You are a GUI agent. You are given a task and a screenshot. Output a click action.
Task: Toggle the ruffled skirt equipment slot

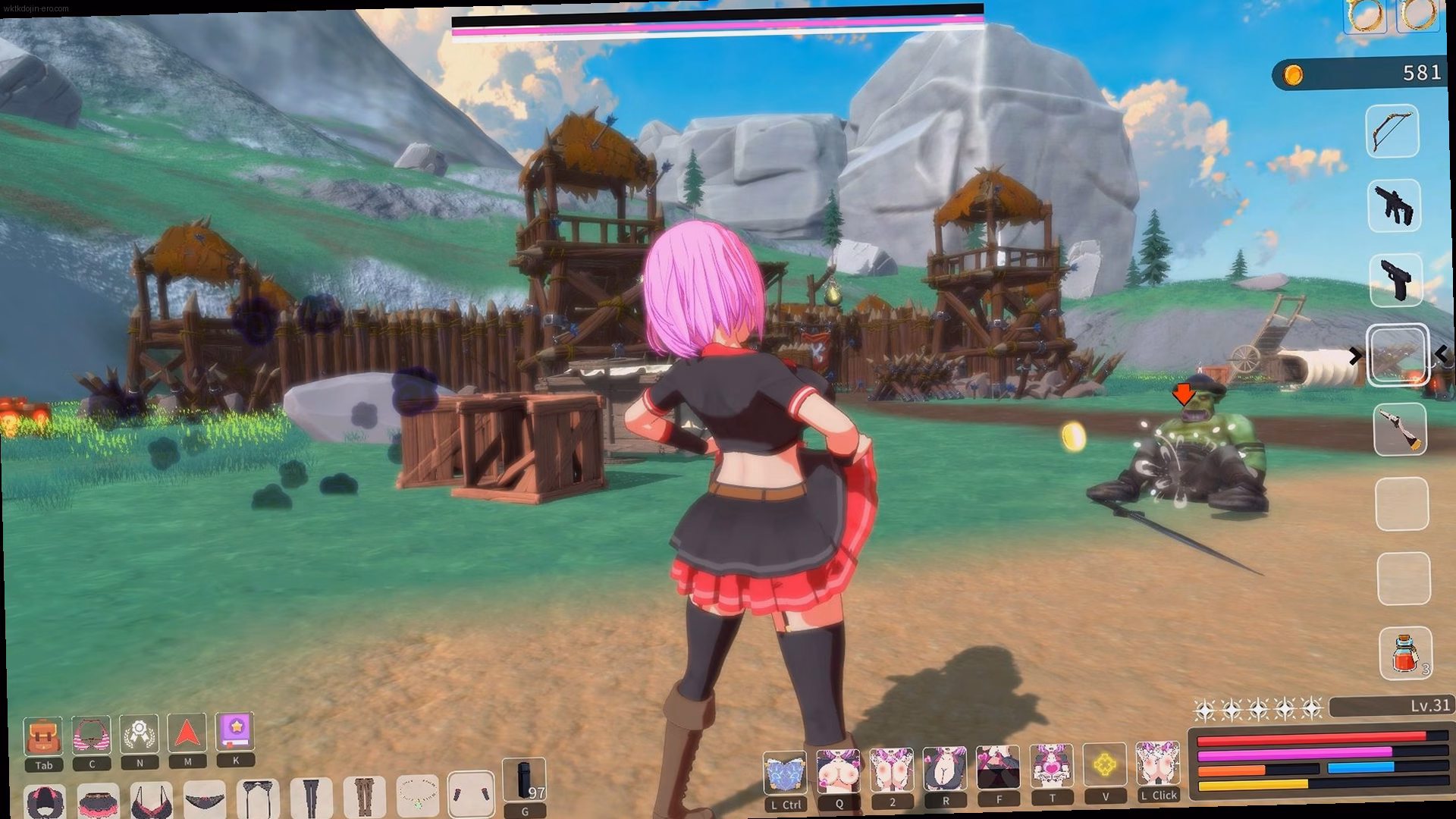98,801
